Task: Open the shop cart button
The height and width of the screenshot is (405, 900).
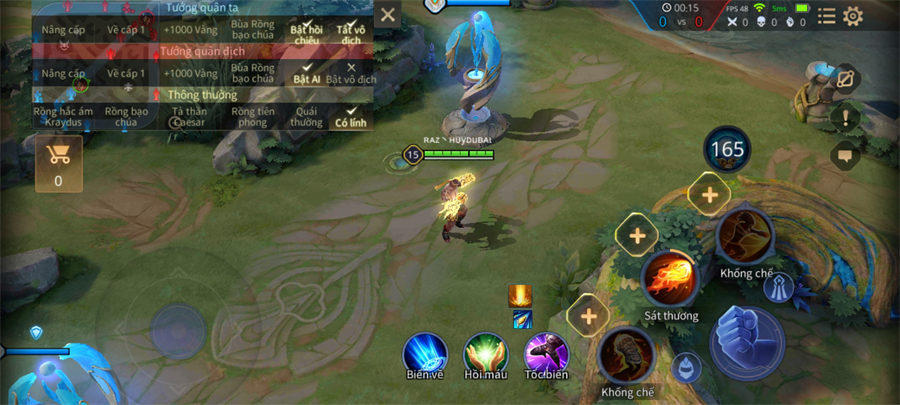Action: (x=58, y=163)
